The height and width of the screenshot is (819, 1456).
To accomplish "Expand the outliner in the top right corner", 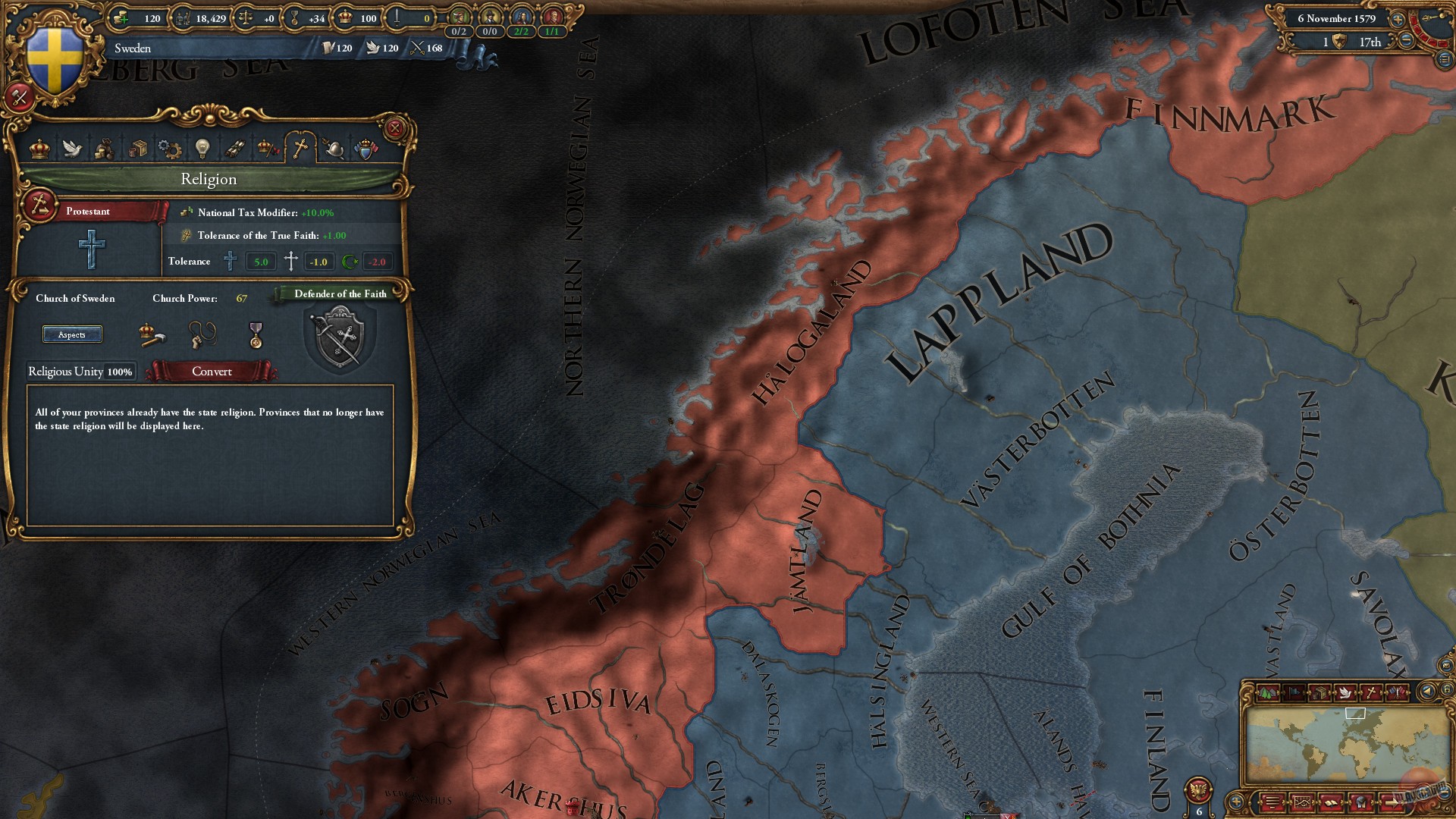I will click(1445, 59).
